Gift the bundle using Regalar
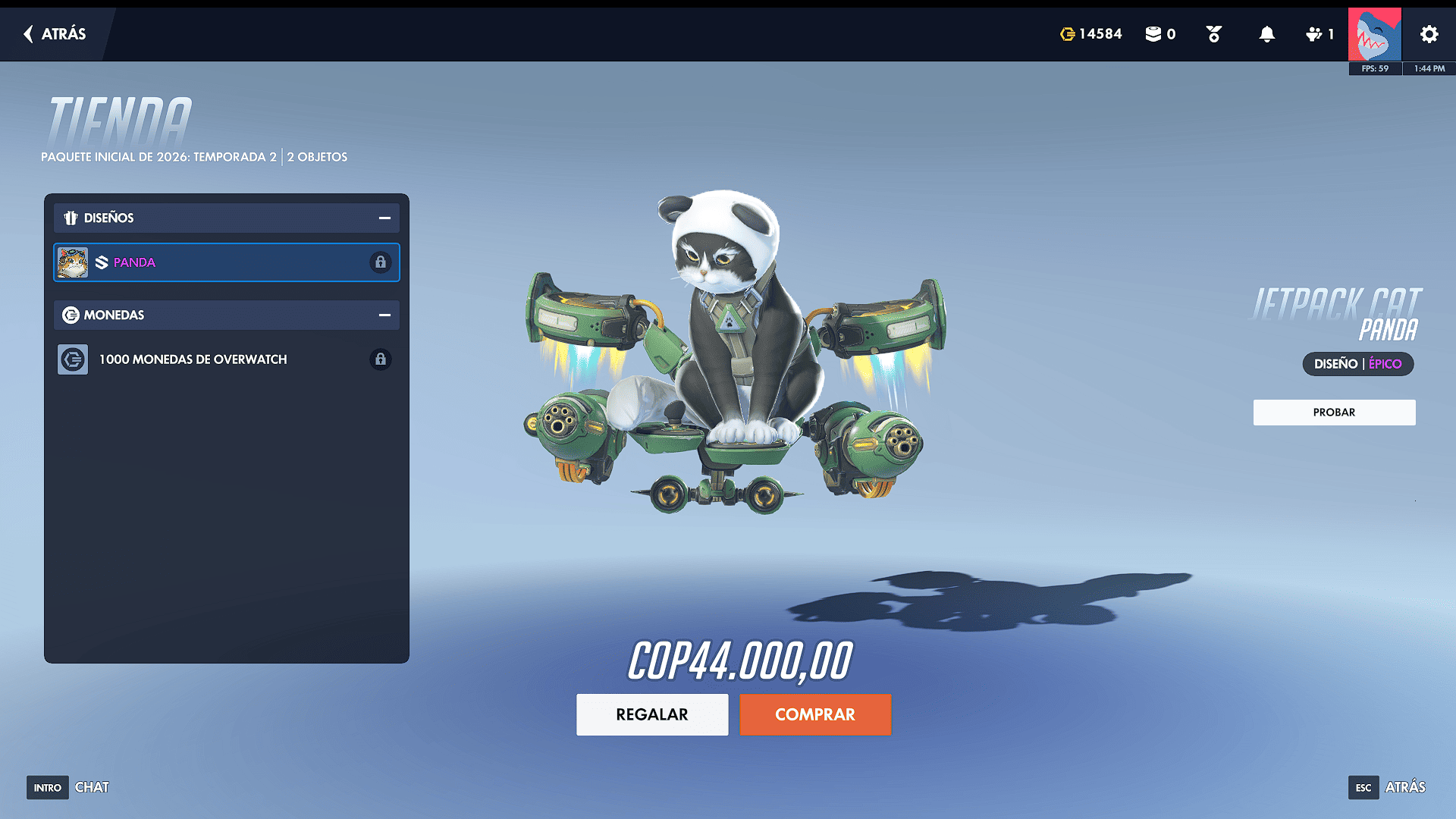The height and width of the screenshot is (819, 1456). pyautogui.click(x=652, y=714)
